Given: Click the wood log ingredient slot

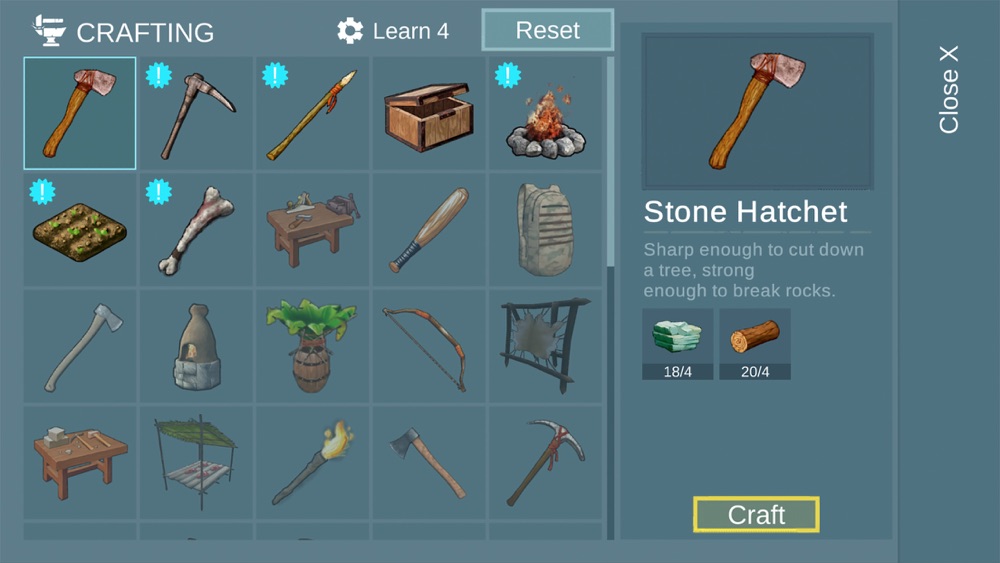Looking at the screenshot, I should coord(755,343).
